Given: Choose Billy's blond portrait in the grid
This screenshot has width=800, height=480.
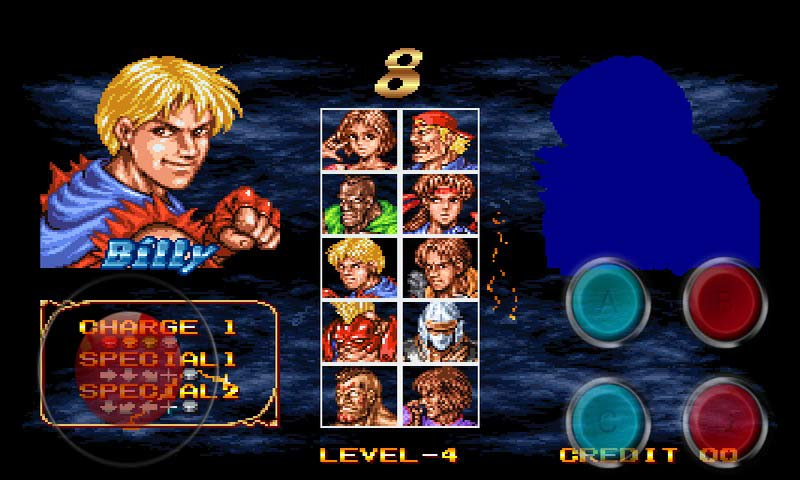Looking at the screenshot, I should [359, 268].
